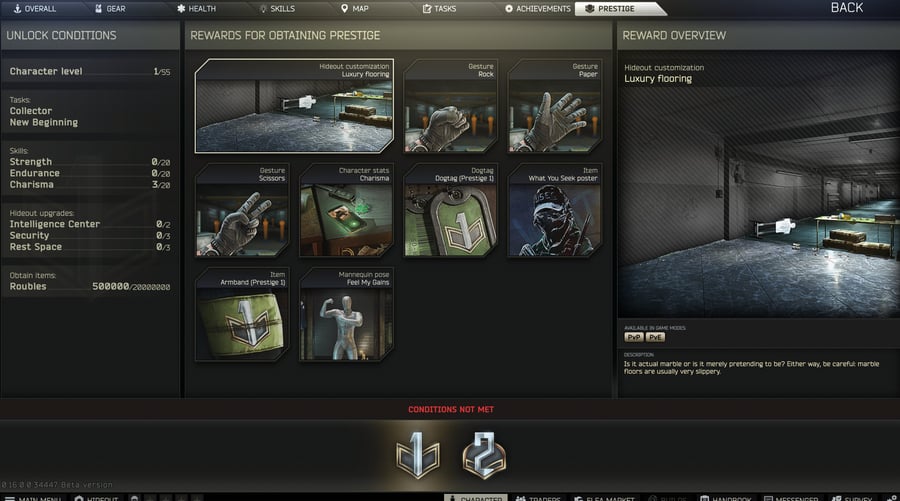
Task: Pick the Scissors gesture reward
Action: click(x=242, y=210)
